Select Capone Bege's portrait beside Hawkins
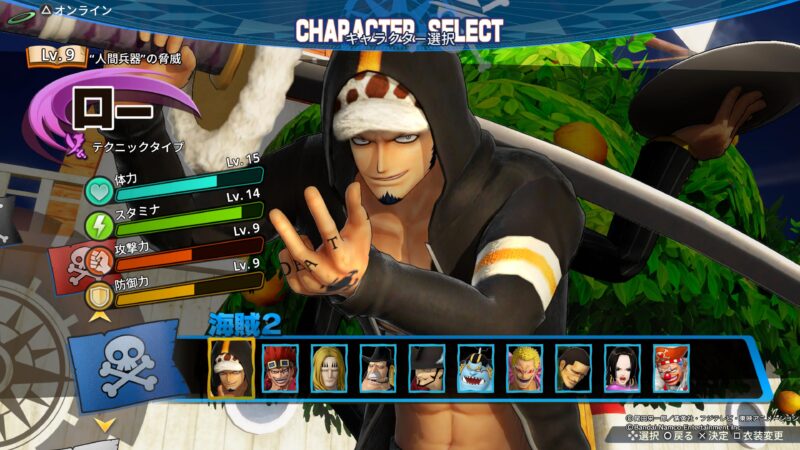The image size is (800, 450). (378, 368)
